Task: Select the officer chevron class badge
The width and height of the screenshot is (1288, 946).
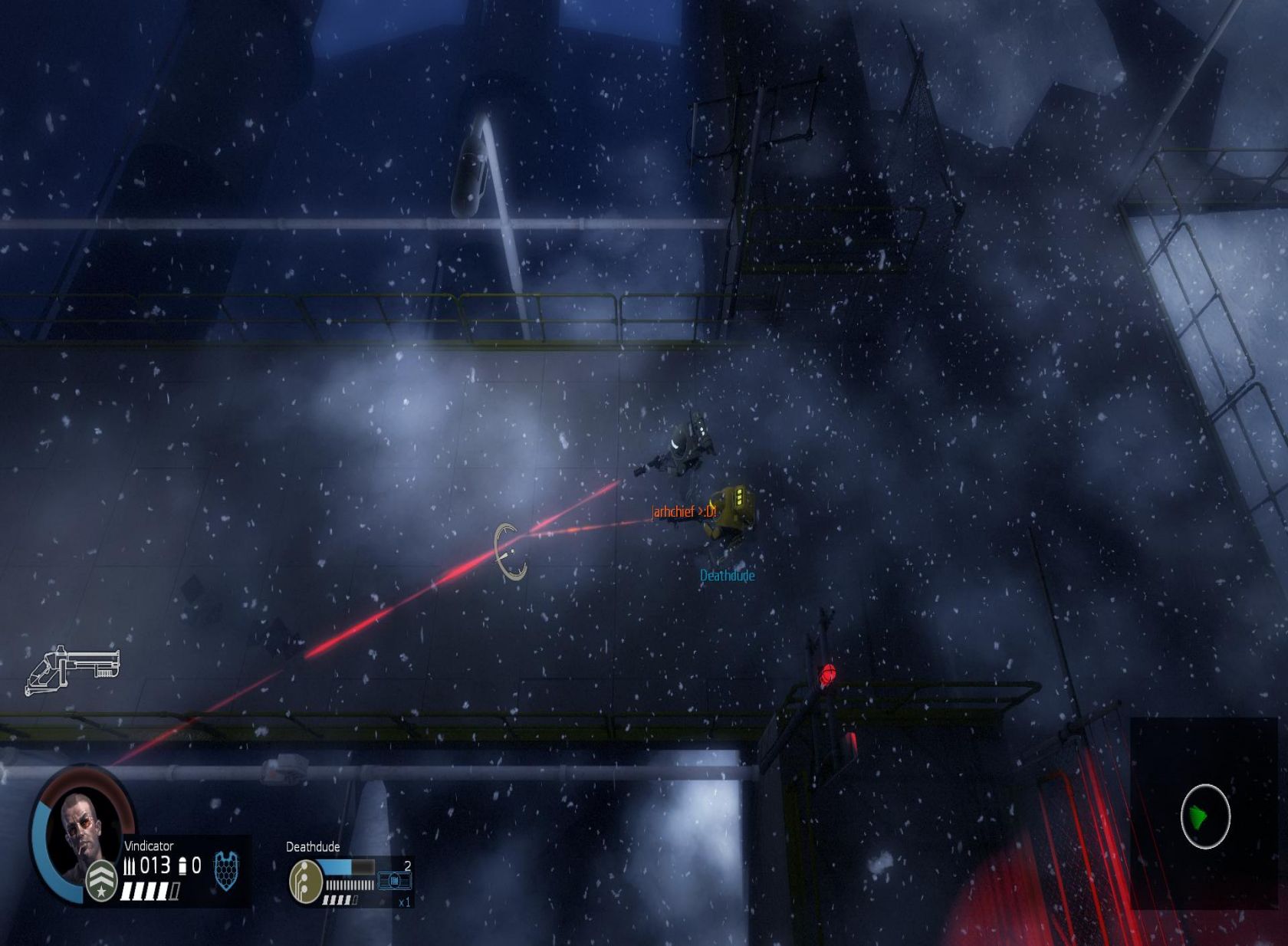Action: [100, 880]
